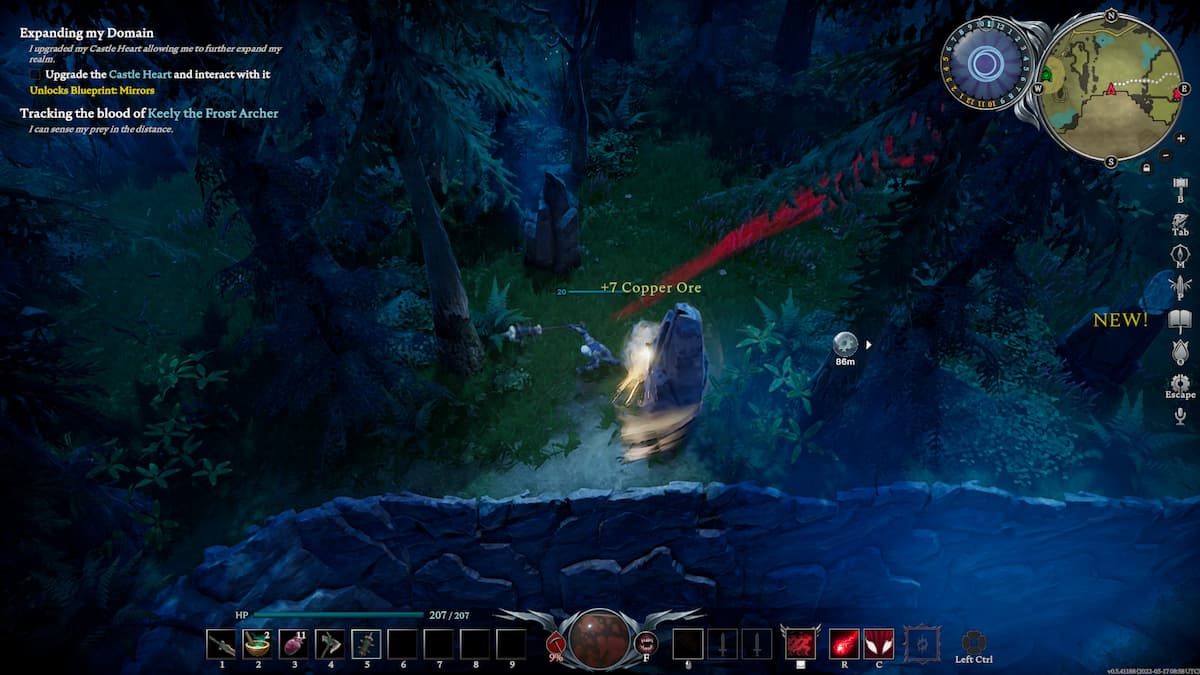Image resolution: width=1200 pixels, height=675 pixels.
Task: Zoom out the minimap with minus button
Action: pyautogui.click(x=1166, y=155)
